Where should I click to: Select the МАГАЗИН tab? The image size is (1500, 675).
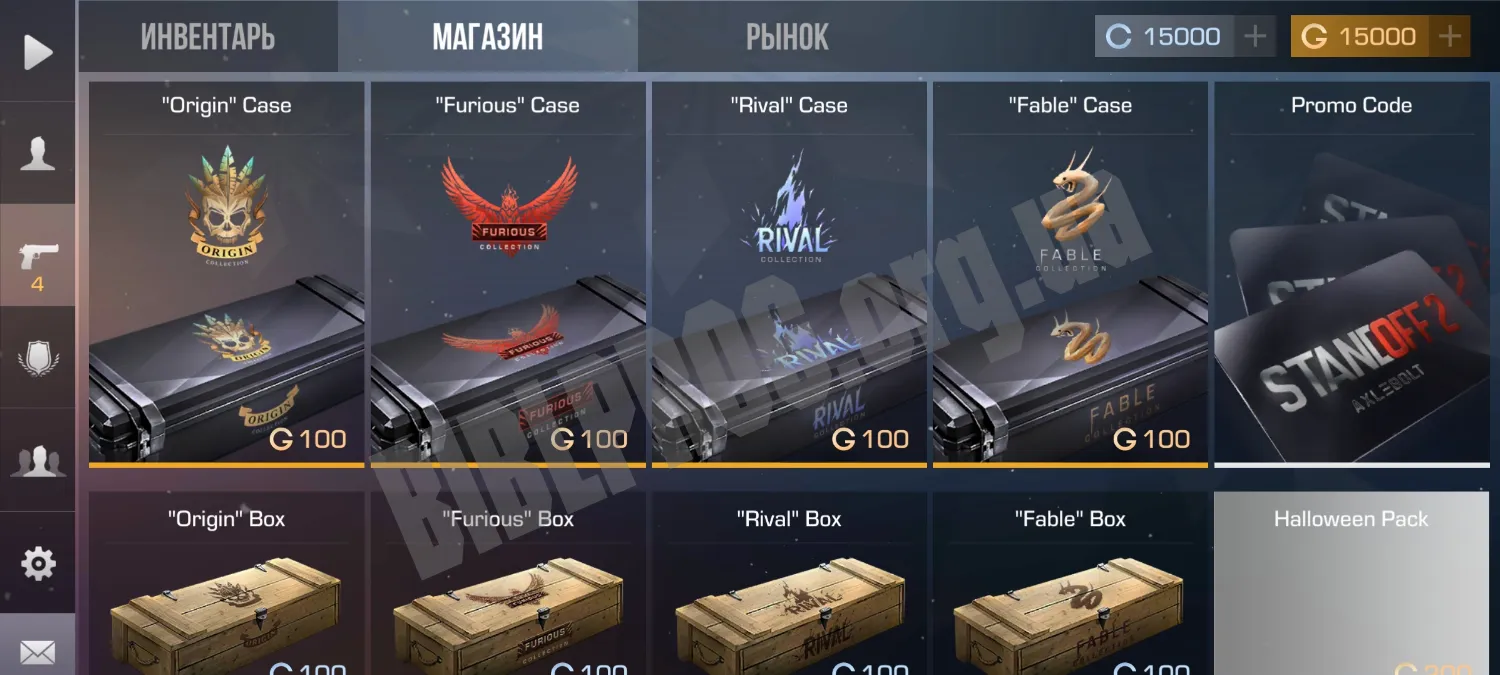487,37
